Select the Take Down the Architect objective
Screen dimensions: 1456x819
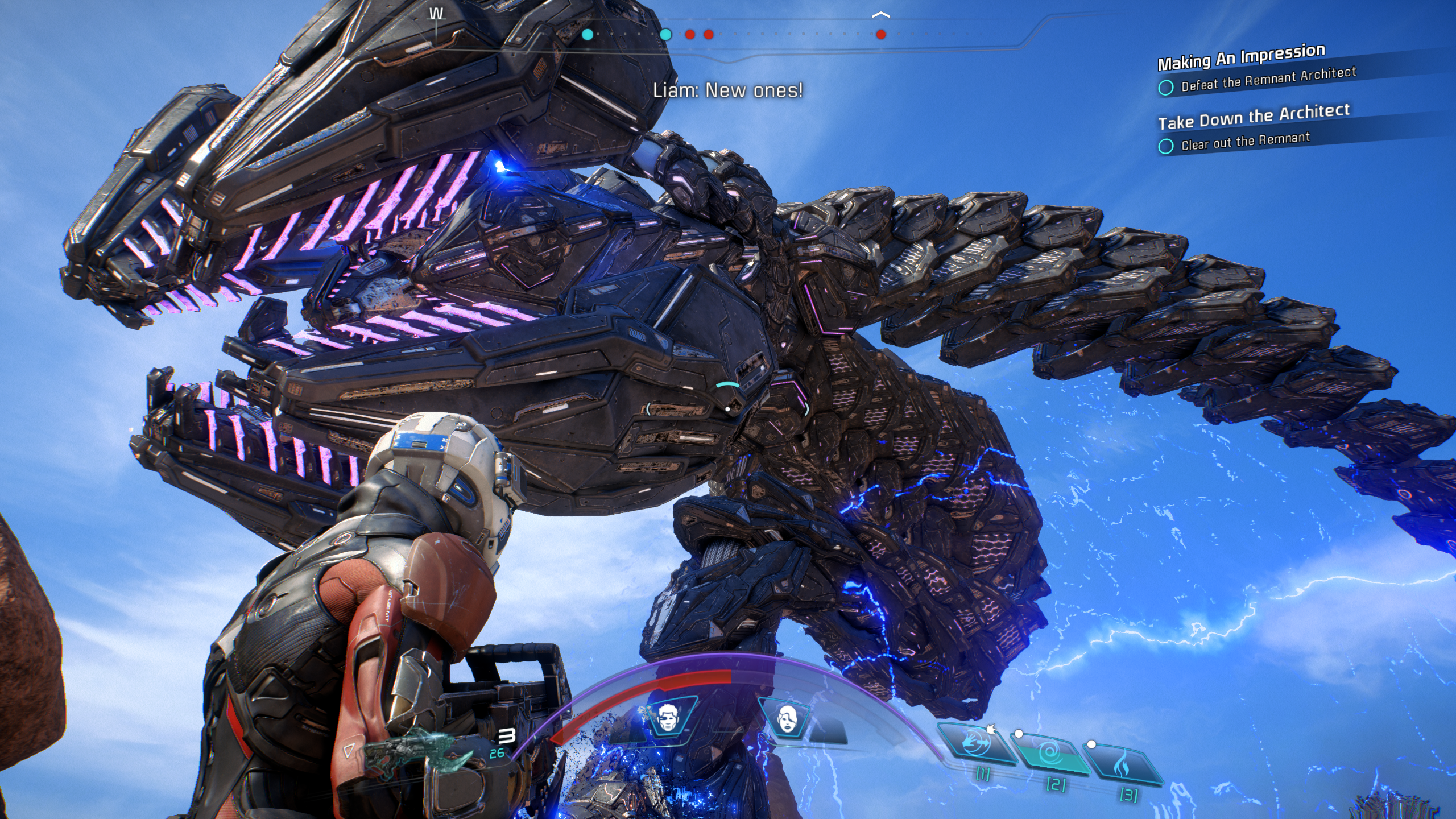pos(1254,117)
